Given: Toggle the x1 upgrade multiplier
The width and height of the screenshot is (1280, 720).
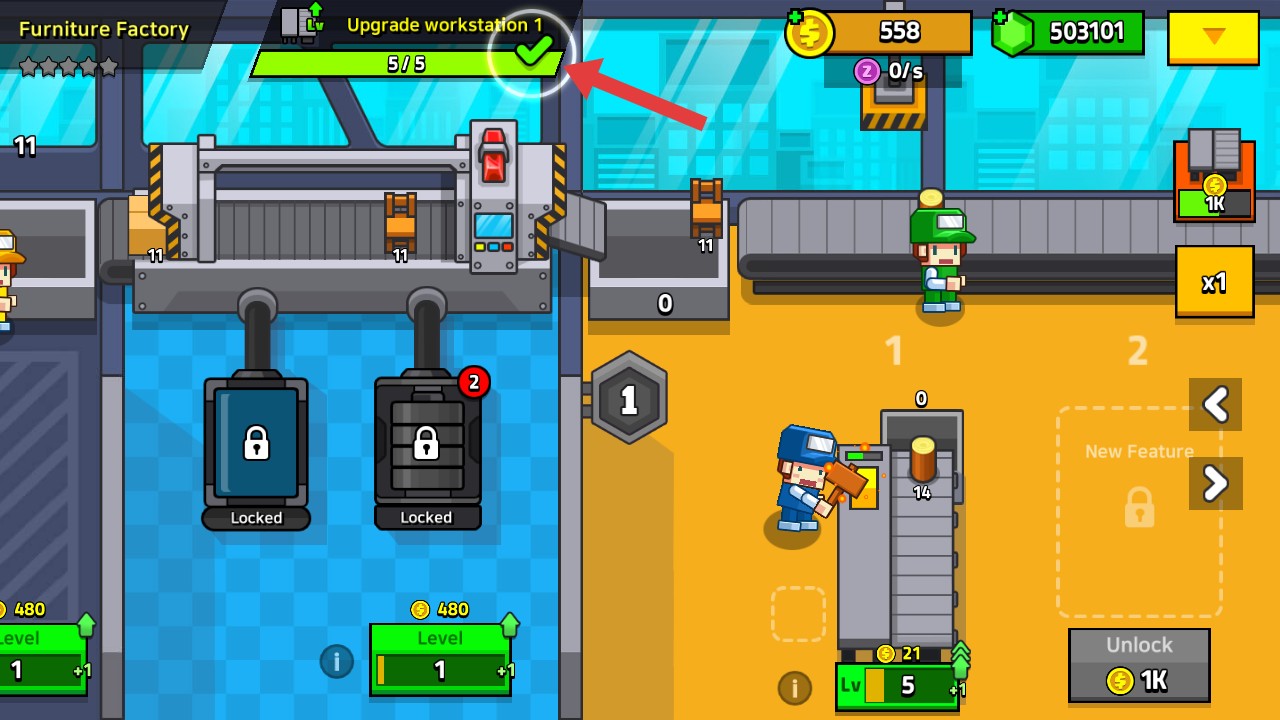Looking at the screenshot, I should coord(1214,282).
